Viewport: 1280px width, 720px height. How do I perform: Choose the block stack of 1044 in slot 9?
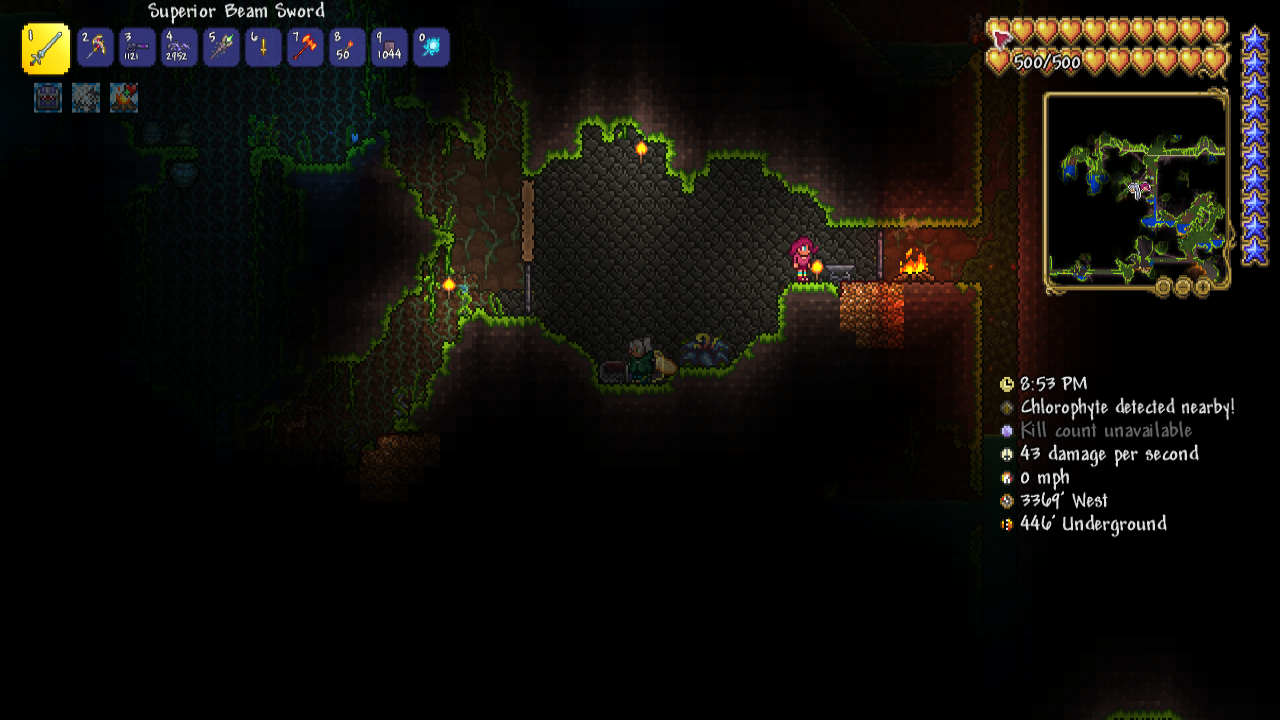pyautogui.click(x=389, y=48)
